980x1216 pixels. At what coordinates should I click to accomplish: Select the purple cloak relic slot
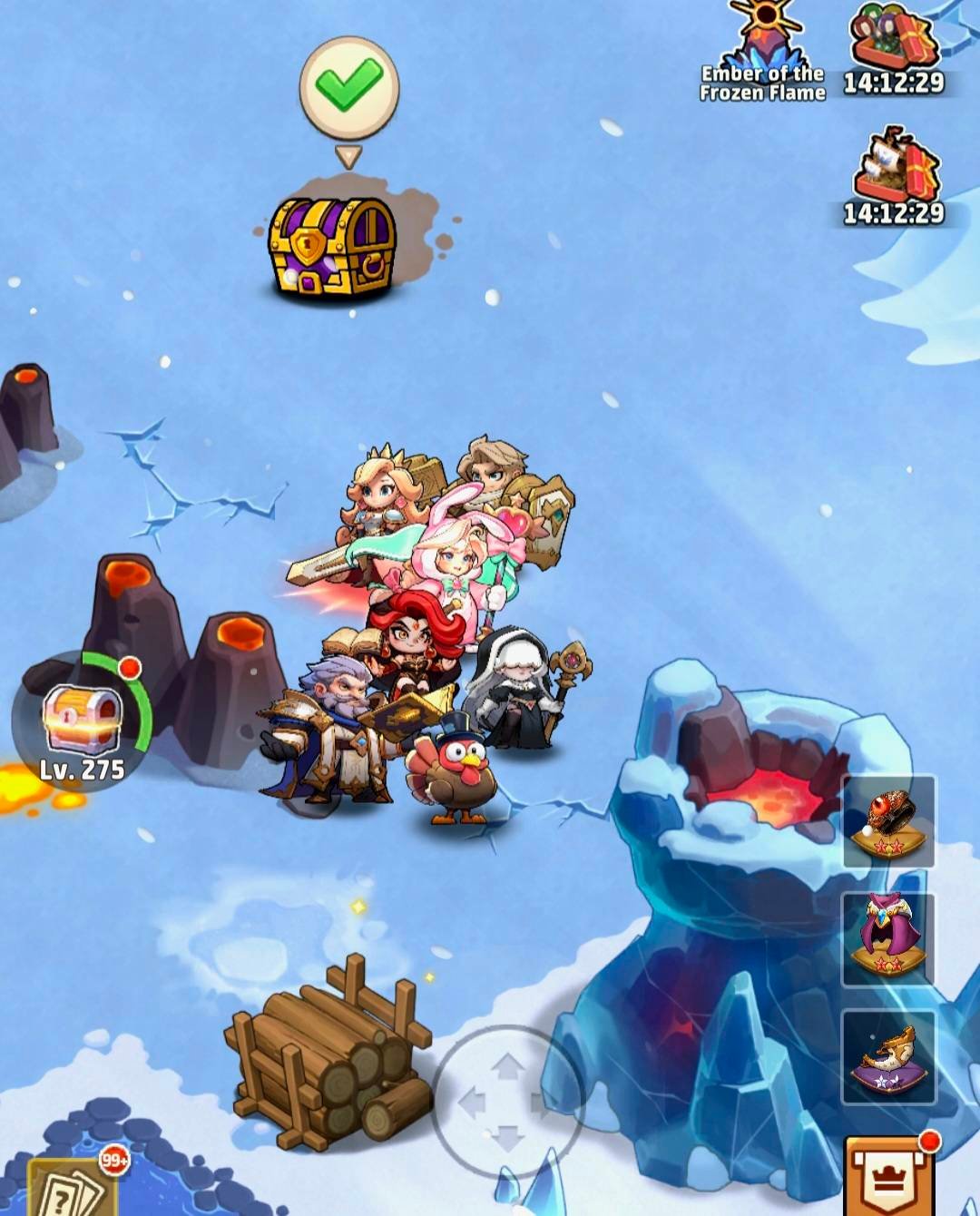[889, 939]
